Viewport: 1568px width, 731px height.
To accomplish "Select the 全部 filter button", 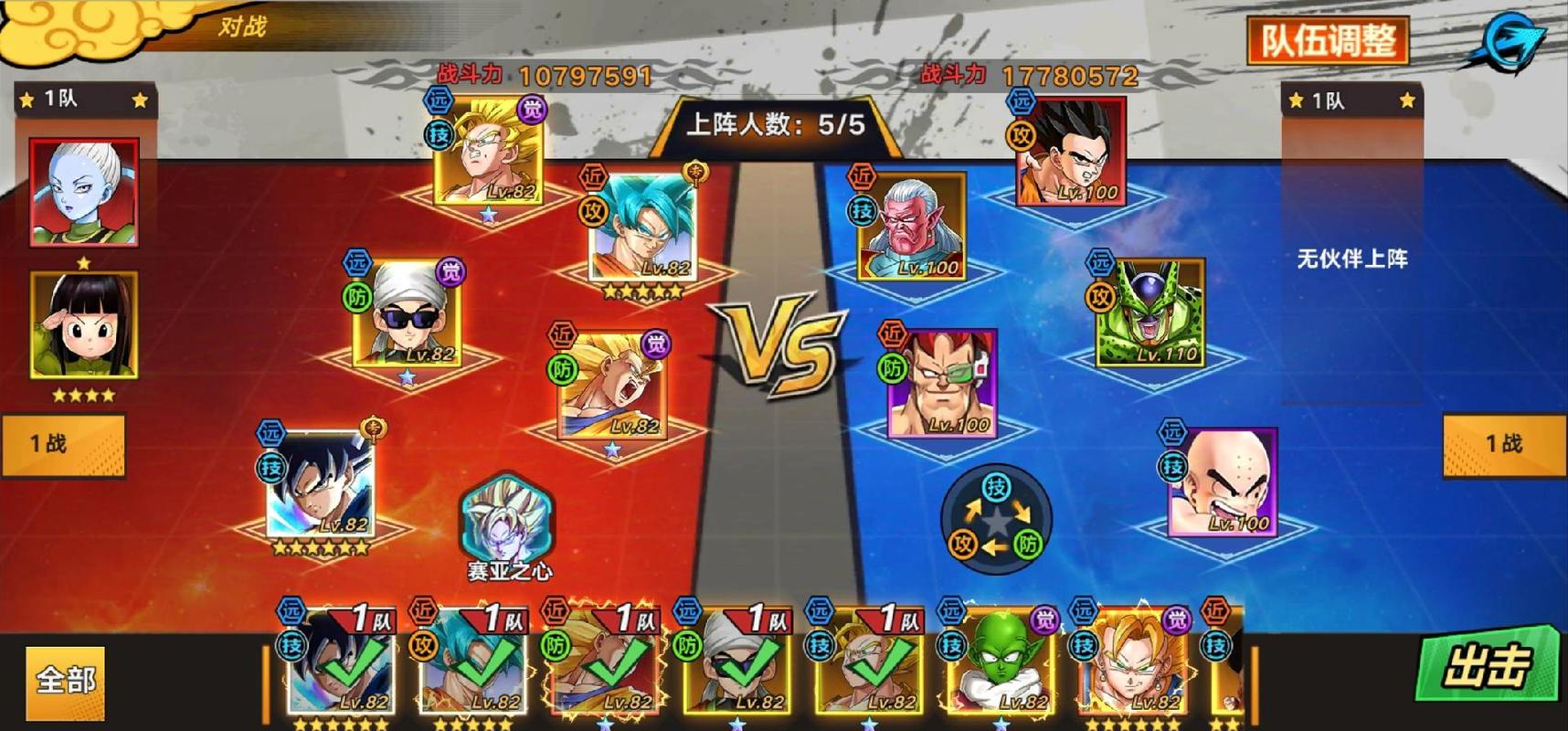I will pos(65,682).
